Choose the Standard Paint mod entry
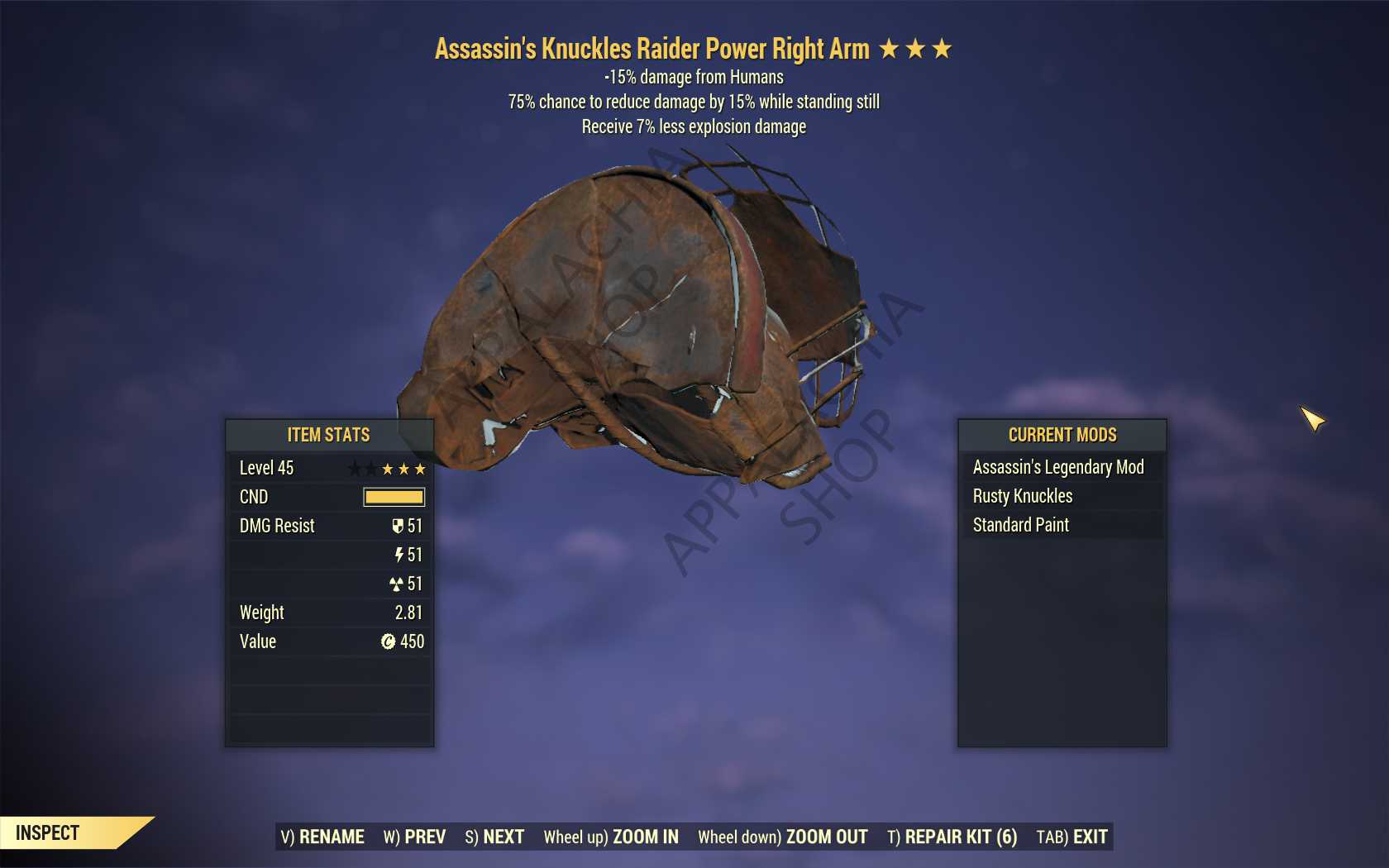 1021,525
